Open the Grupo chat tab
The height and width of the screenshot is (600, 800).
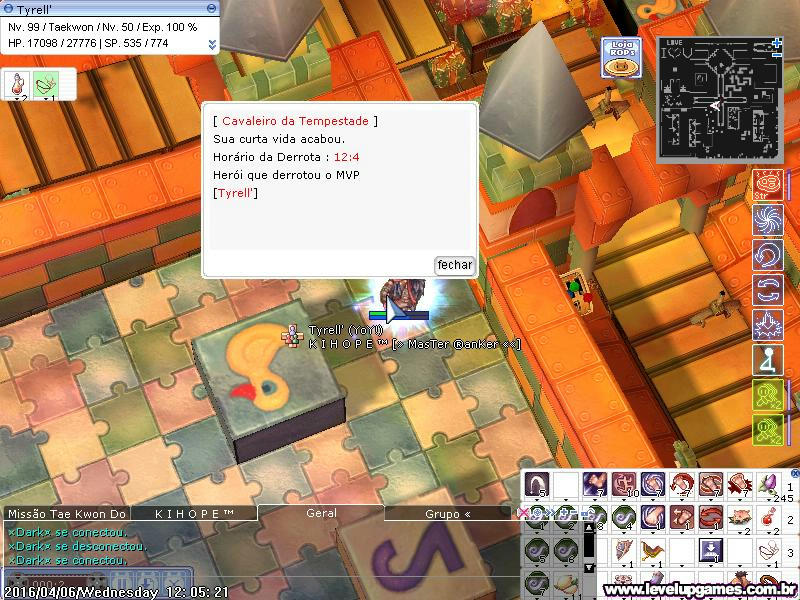click(448, 513)
